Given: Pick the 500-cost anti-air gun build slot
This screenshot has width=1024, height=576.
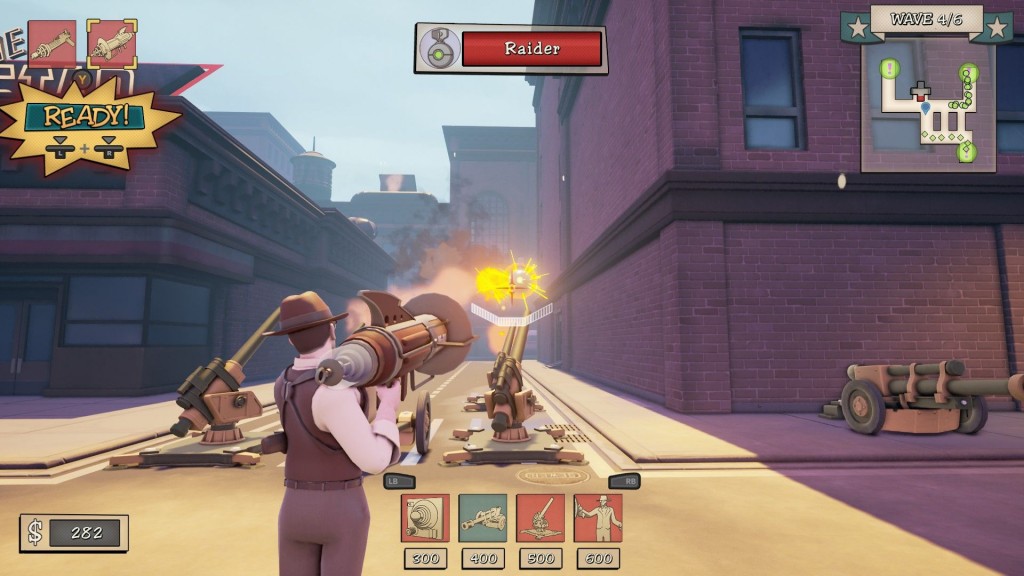Looking at the screenshot, I should [x=540, y=518].
